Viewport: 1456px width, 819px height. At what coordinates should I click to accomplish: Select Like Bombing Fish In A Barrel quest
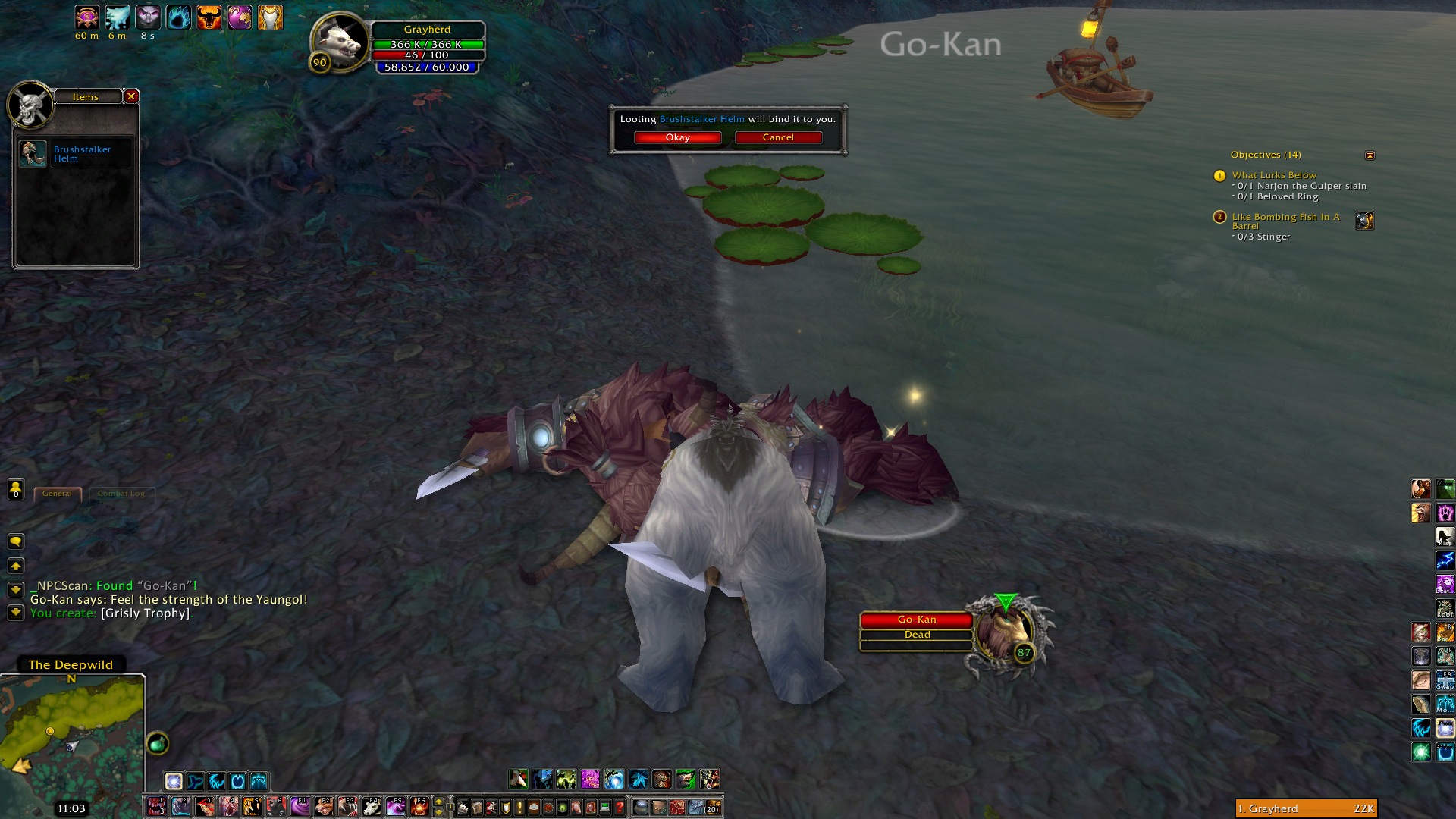click(x=1285, y=218)
